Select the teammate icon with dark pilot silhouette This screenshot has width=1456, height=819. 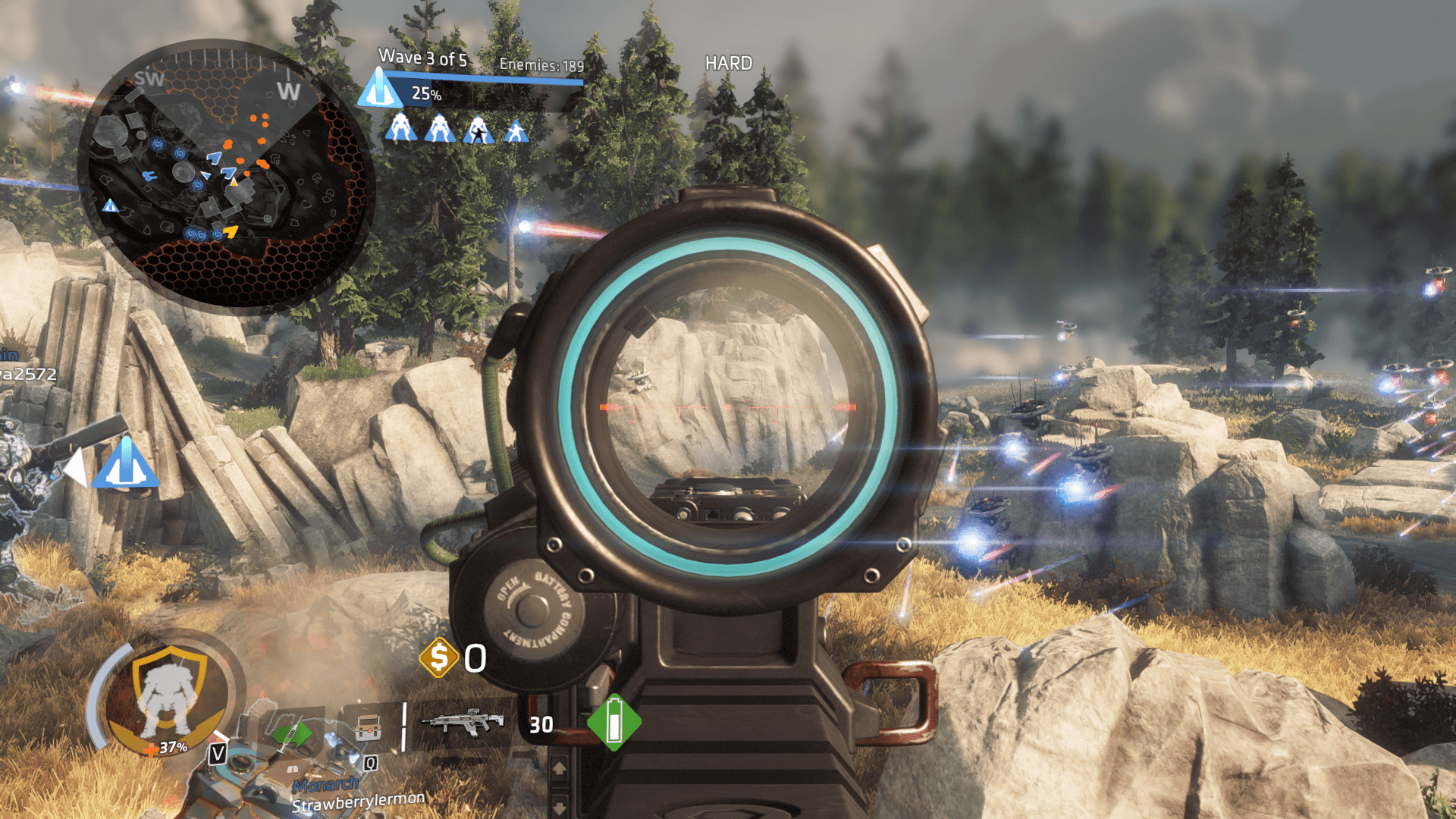479,130
